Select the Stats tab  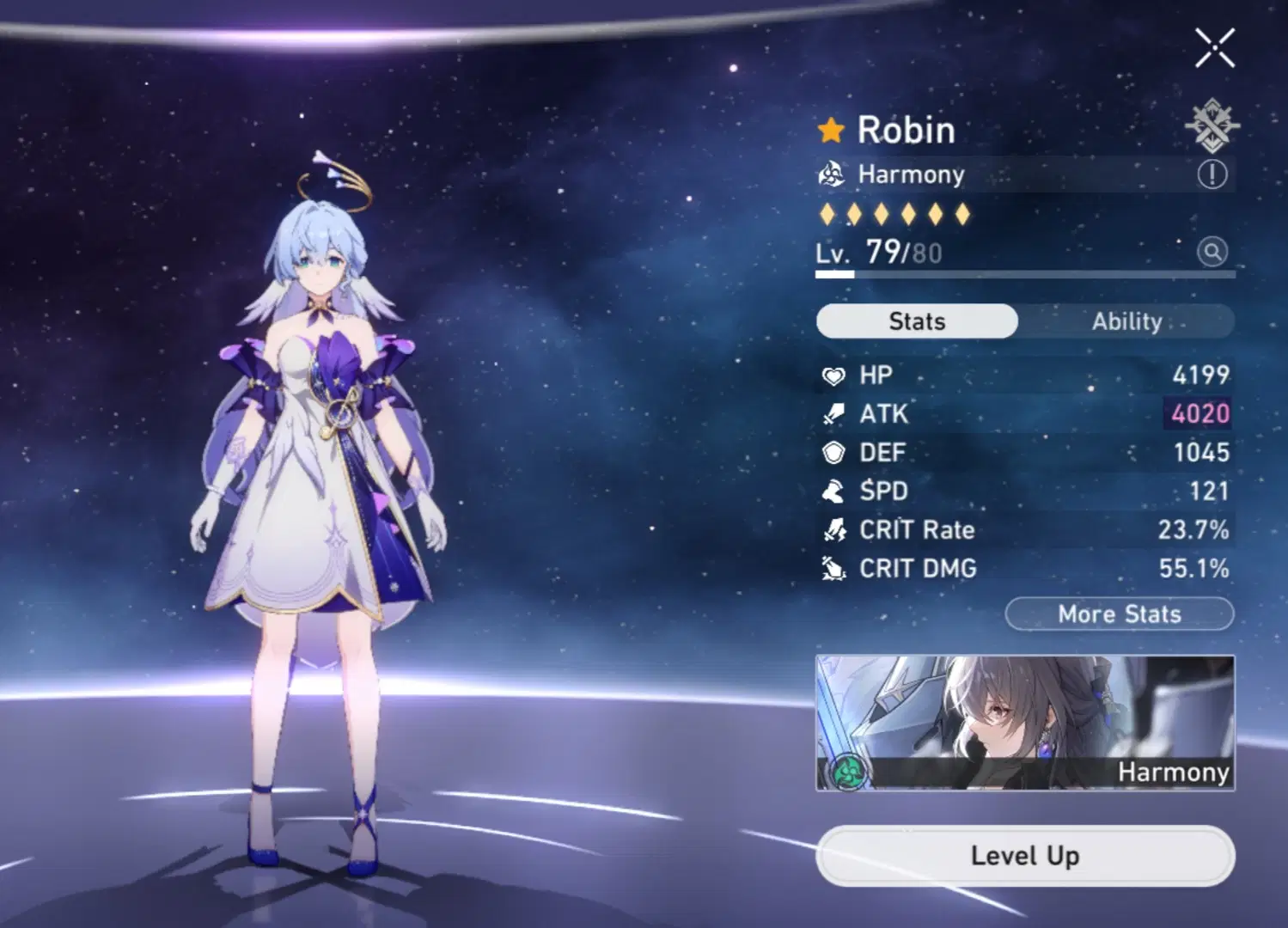point(916,321)
